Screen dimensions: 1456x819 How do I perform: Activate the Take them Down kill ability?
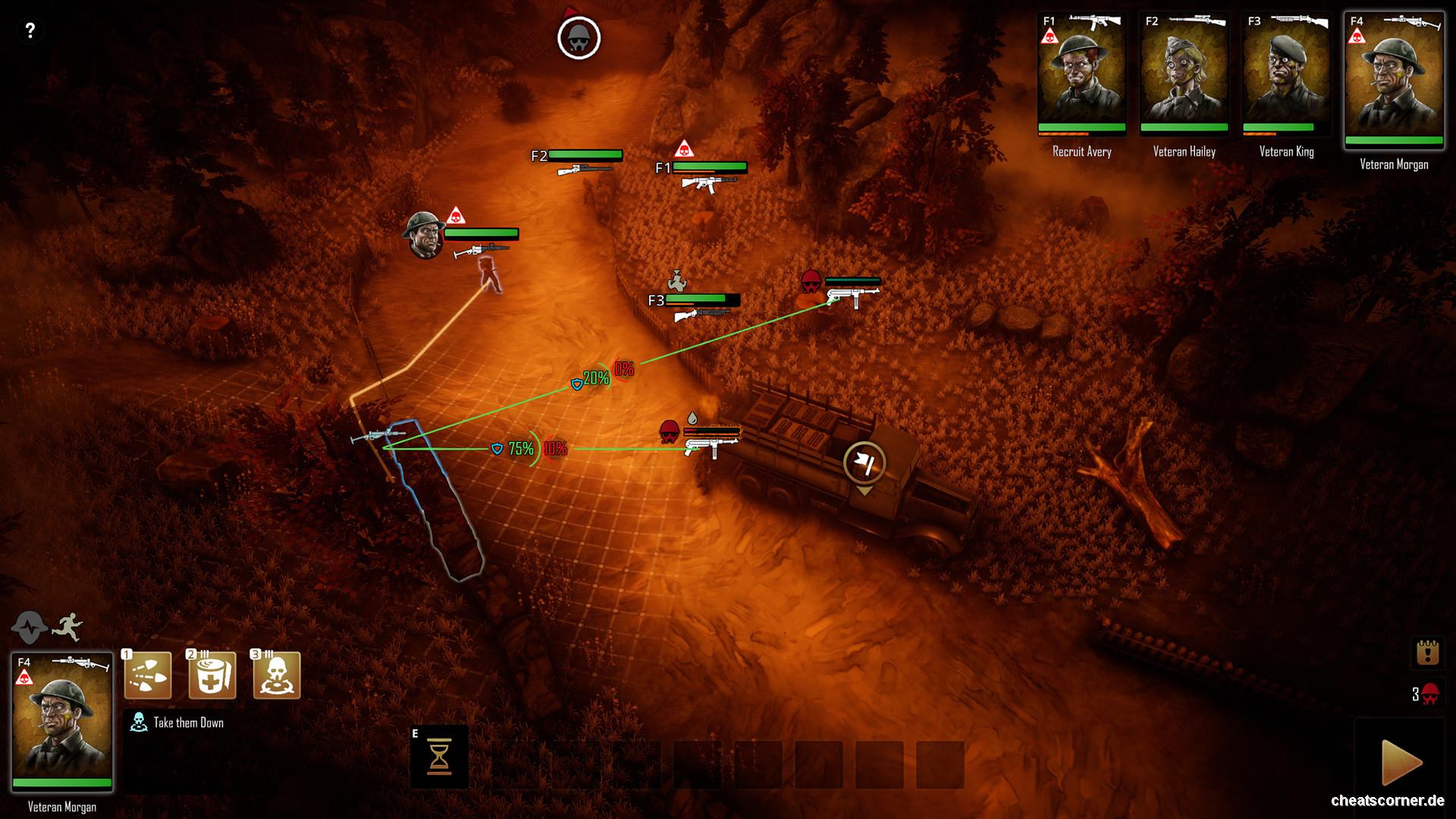click(x=275, y=674)
